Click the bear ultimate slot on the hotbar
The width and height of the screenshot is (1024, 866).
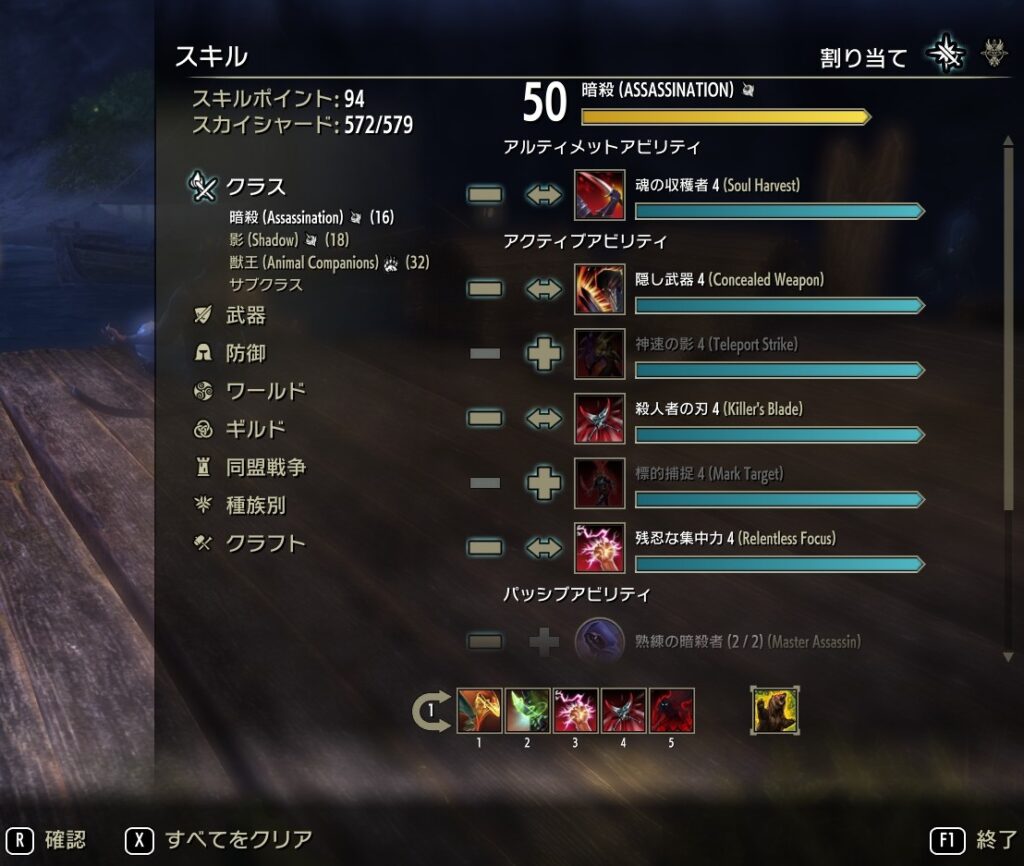(775, 710)
